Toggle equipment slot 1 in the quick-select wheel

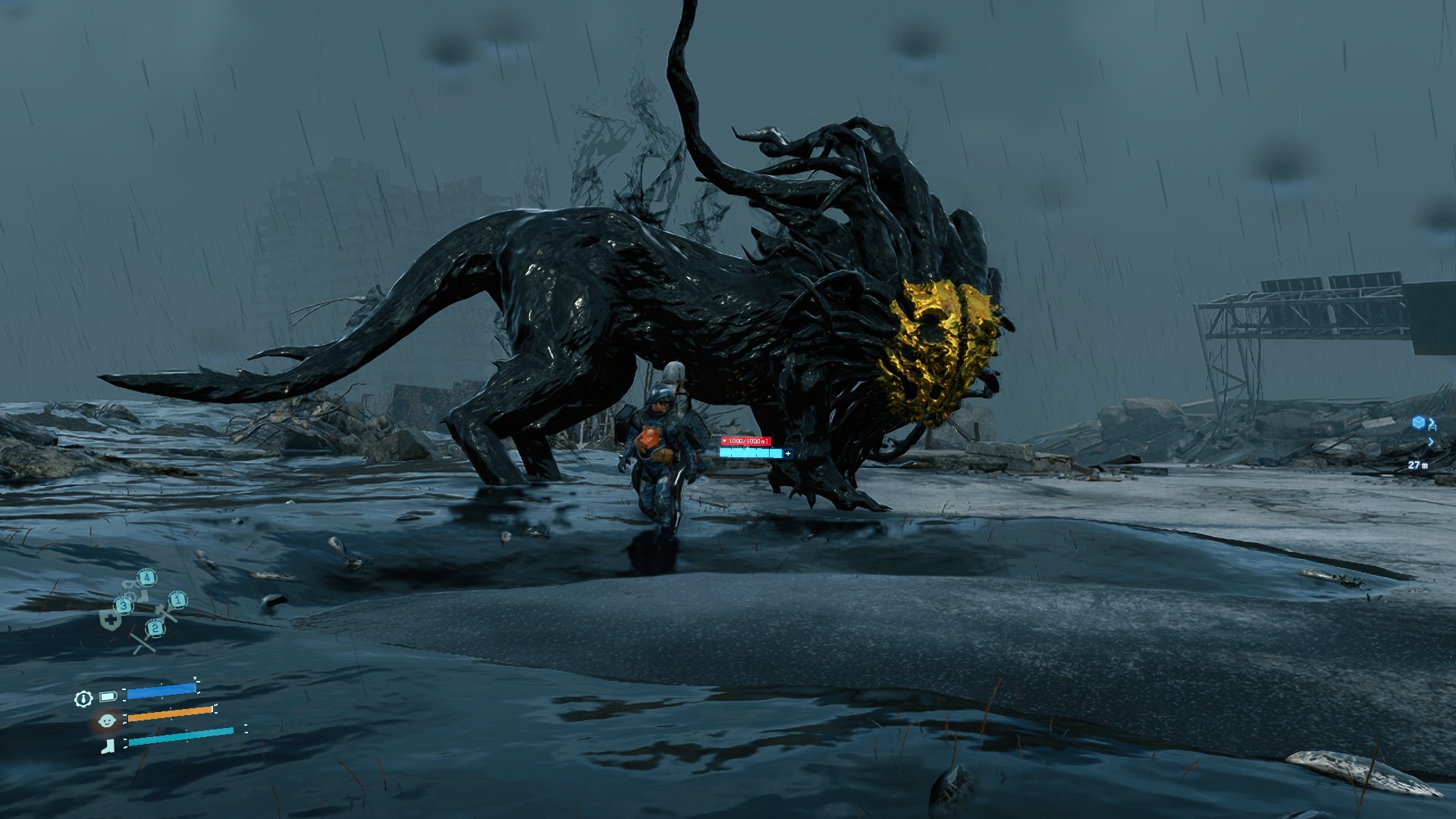[x=178, y=601]
